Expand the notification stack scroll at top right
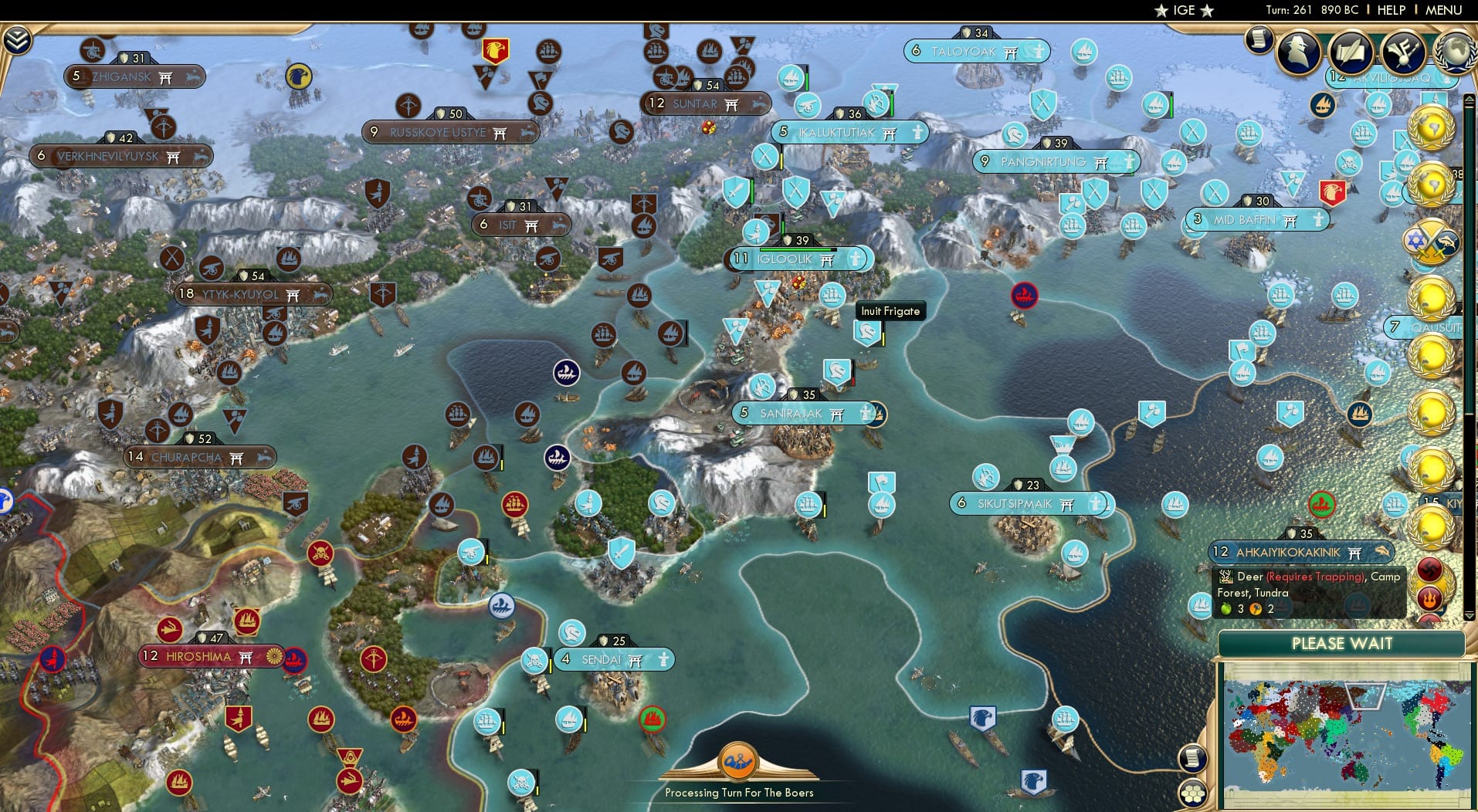The width and height of the screenshot is (1478, 812). coord(1259,39)
